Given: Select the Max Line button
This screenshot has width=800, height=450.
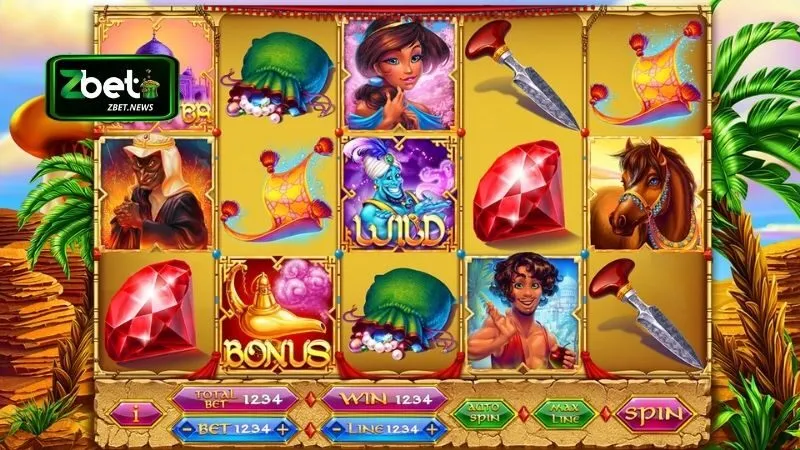Looking at the screenshot, I should coord(564,413).
